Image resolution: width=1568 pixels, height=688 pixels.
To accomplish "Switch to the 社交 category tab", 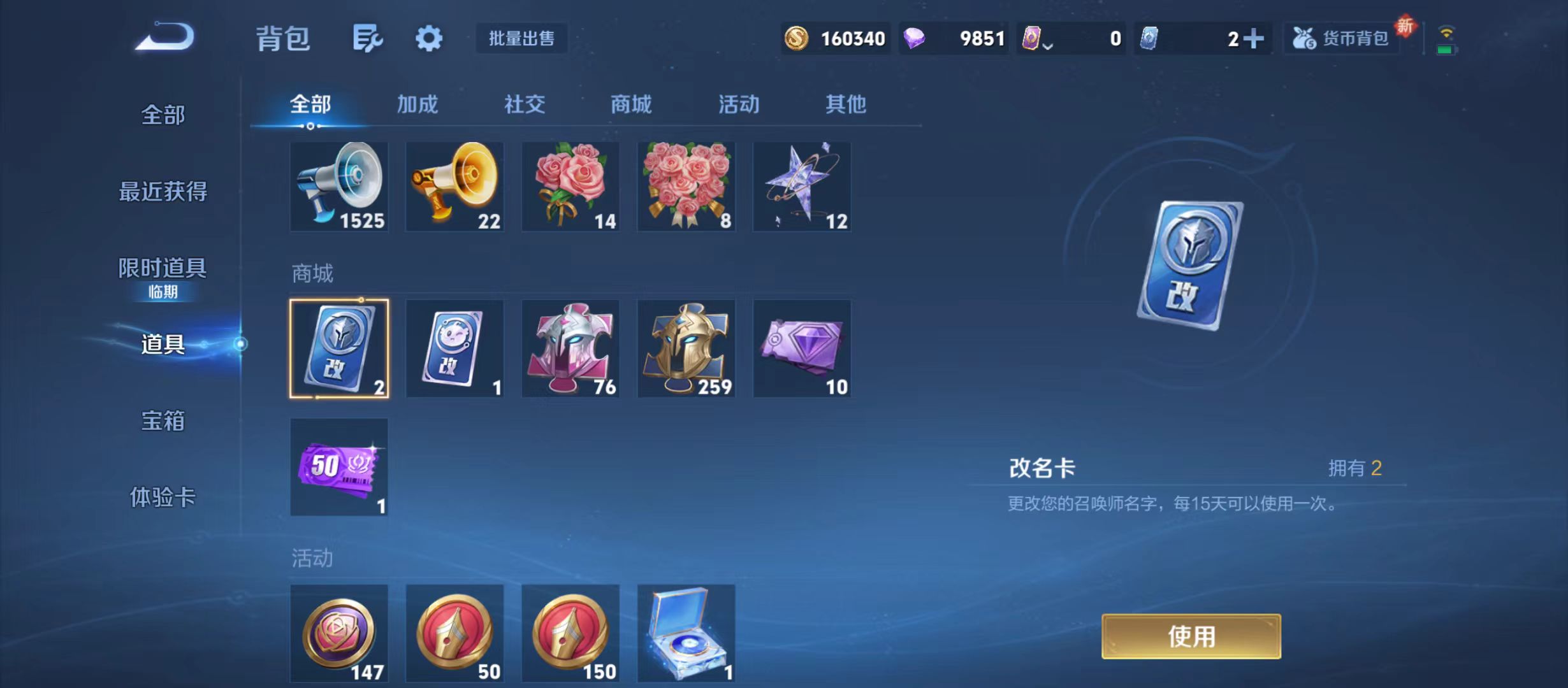I will coord(524,105).
